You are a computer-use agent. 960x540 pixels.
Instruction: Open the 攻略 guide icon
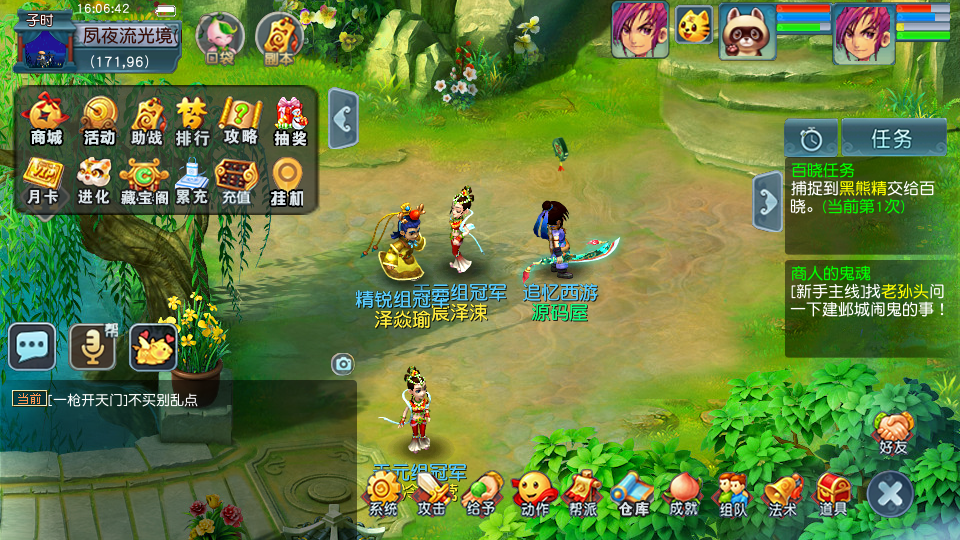click(241, 120)
